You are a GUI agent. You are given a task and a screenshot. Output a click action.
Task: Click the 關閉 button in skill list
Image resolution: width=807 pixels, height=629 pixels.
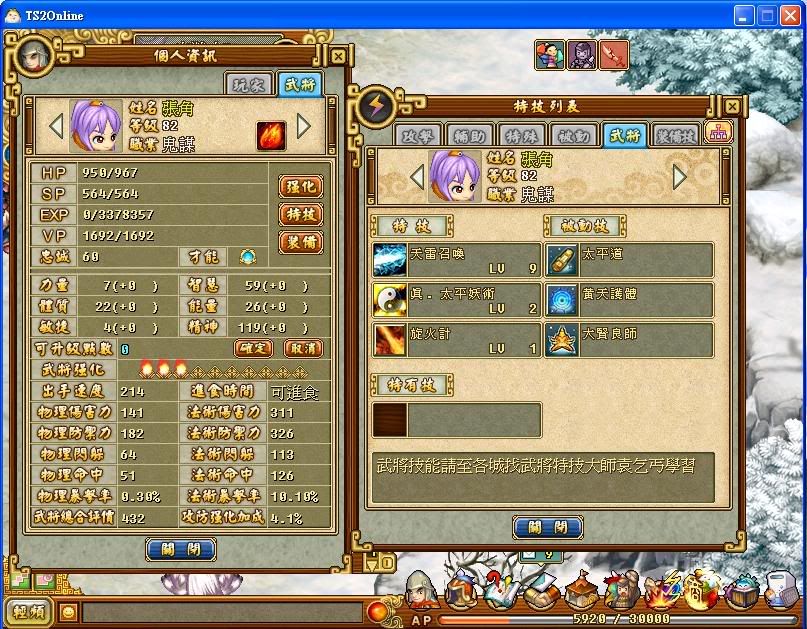point(548,527)
